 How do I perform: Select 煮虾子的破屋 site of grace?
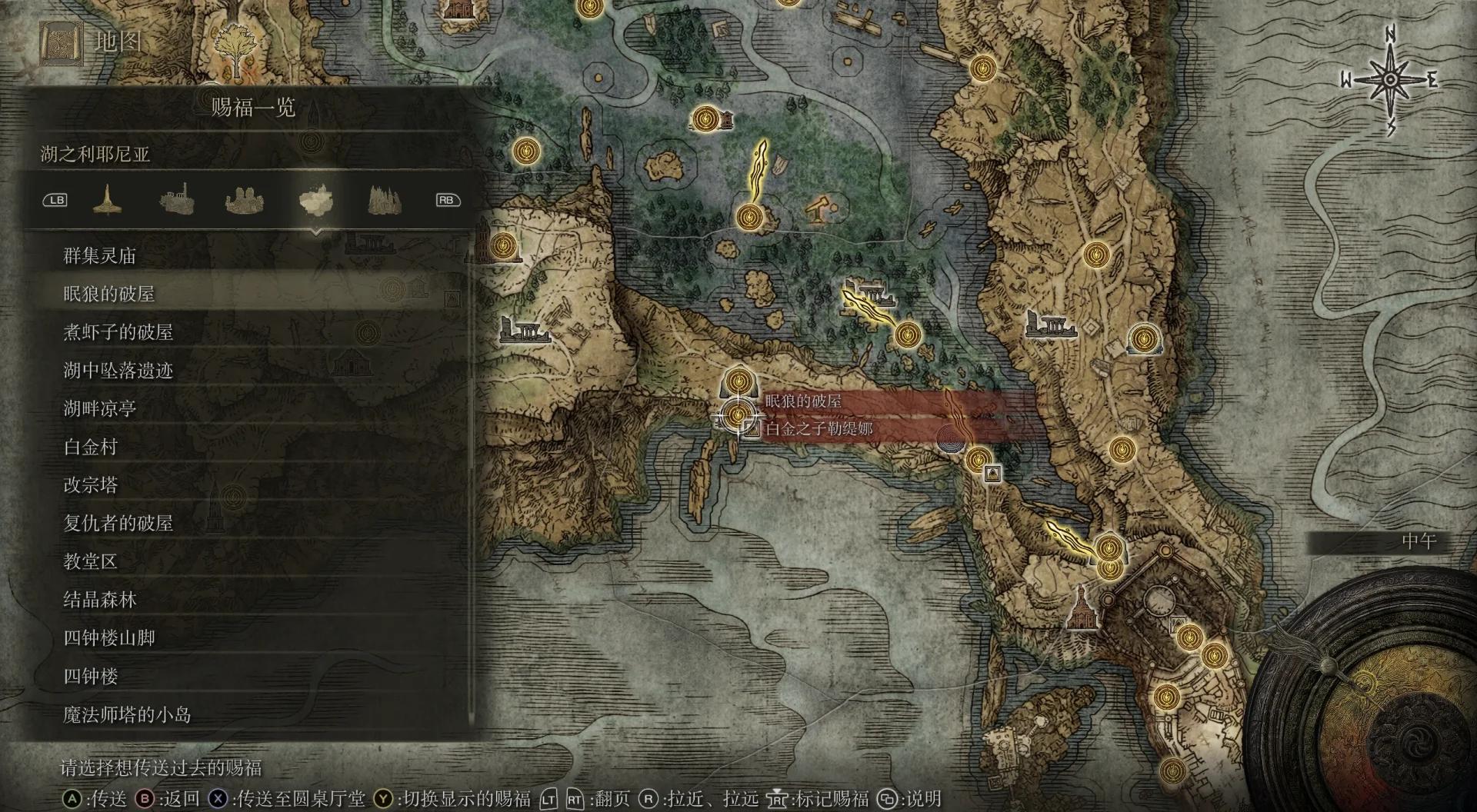point(118,332)
